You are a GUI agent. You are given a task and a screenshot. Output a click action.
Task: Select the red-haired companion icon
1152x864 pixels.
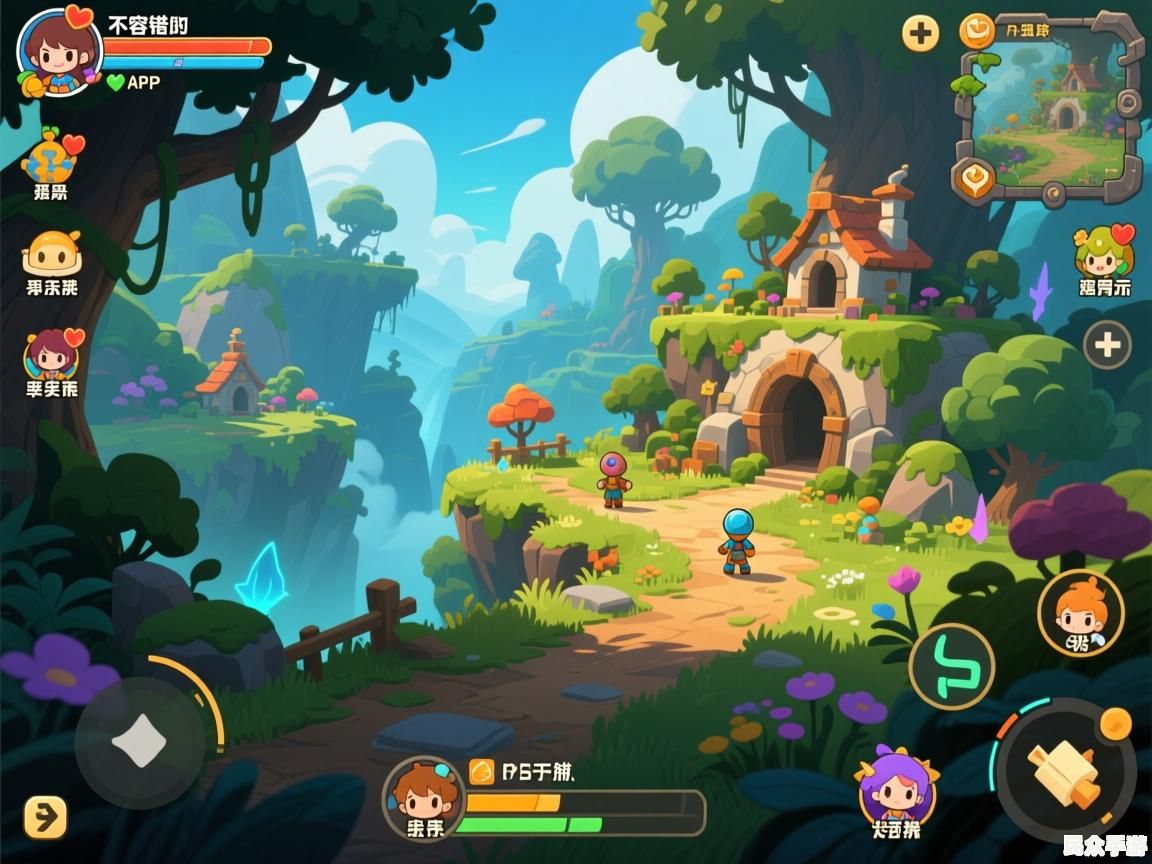[51, 355]
